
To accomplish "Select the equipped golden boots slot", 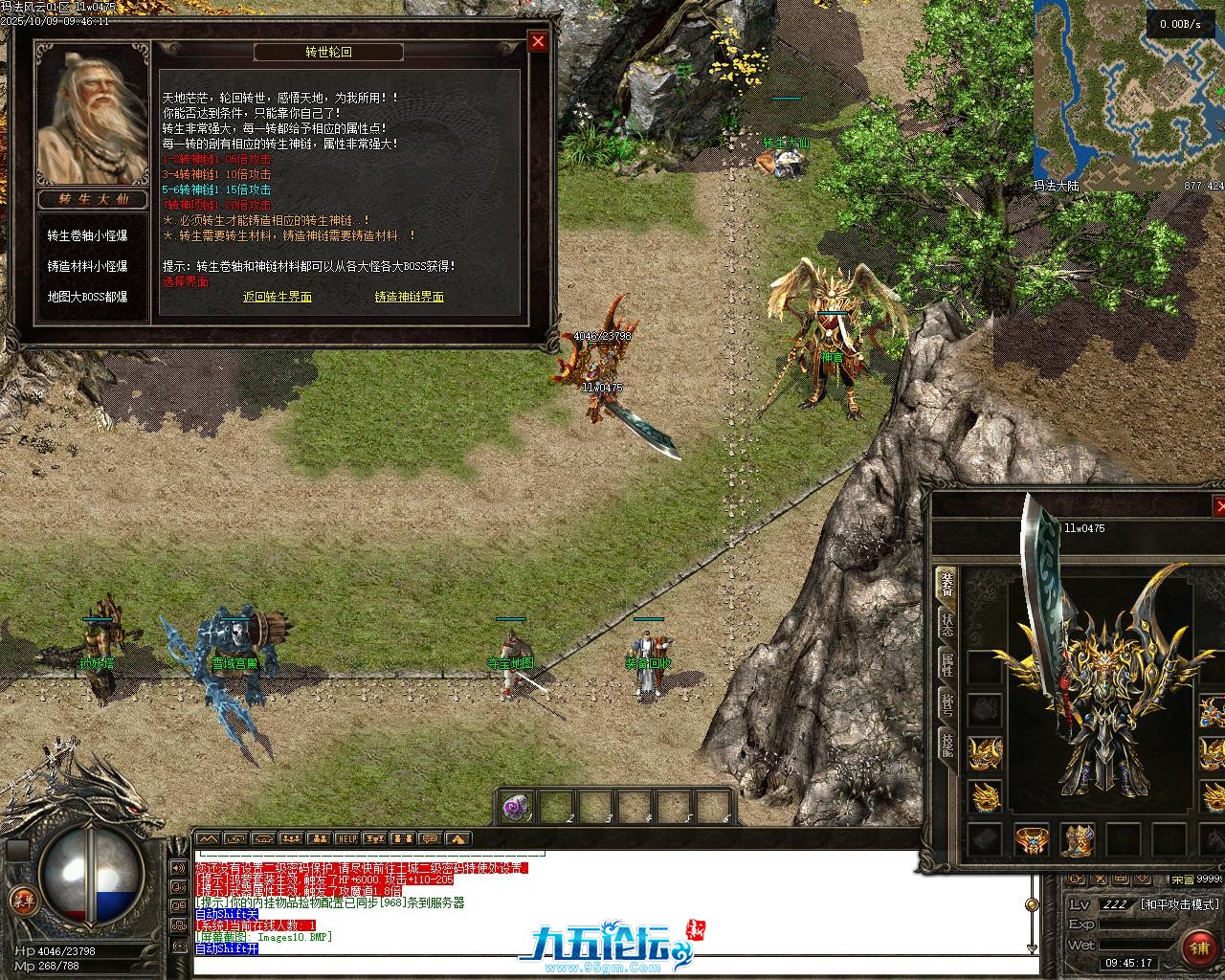I will [1079, 839].
